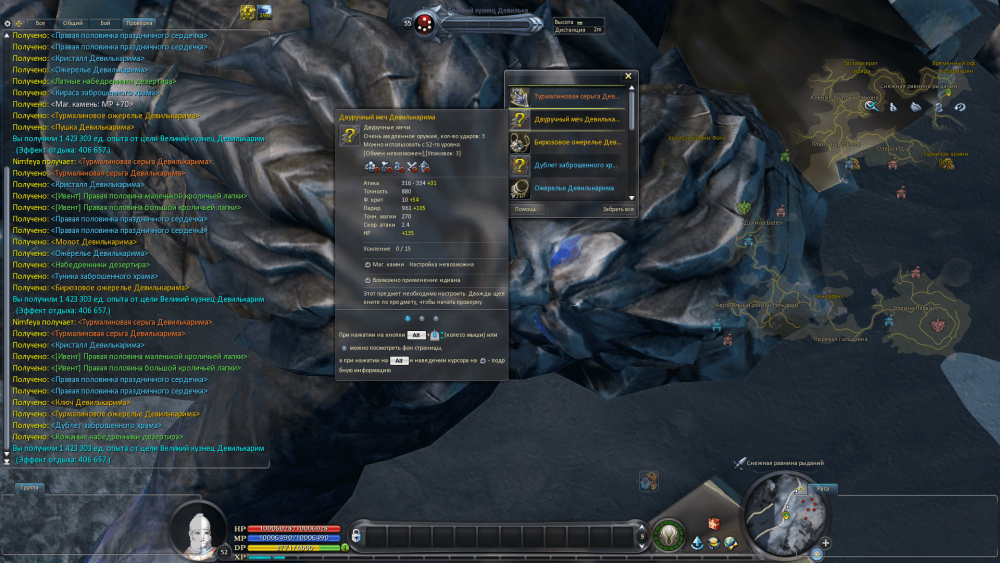This screenshot has height=563, width=1000.
Task: Click the red gift box icon
Action: coord(714,523)
